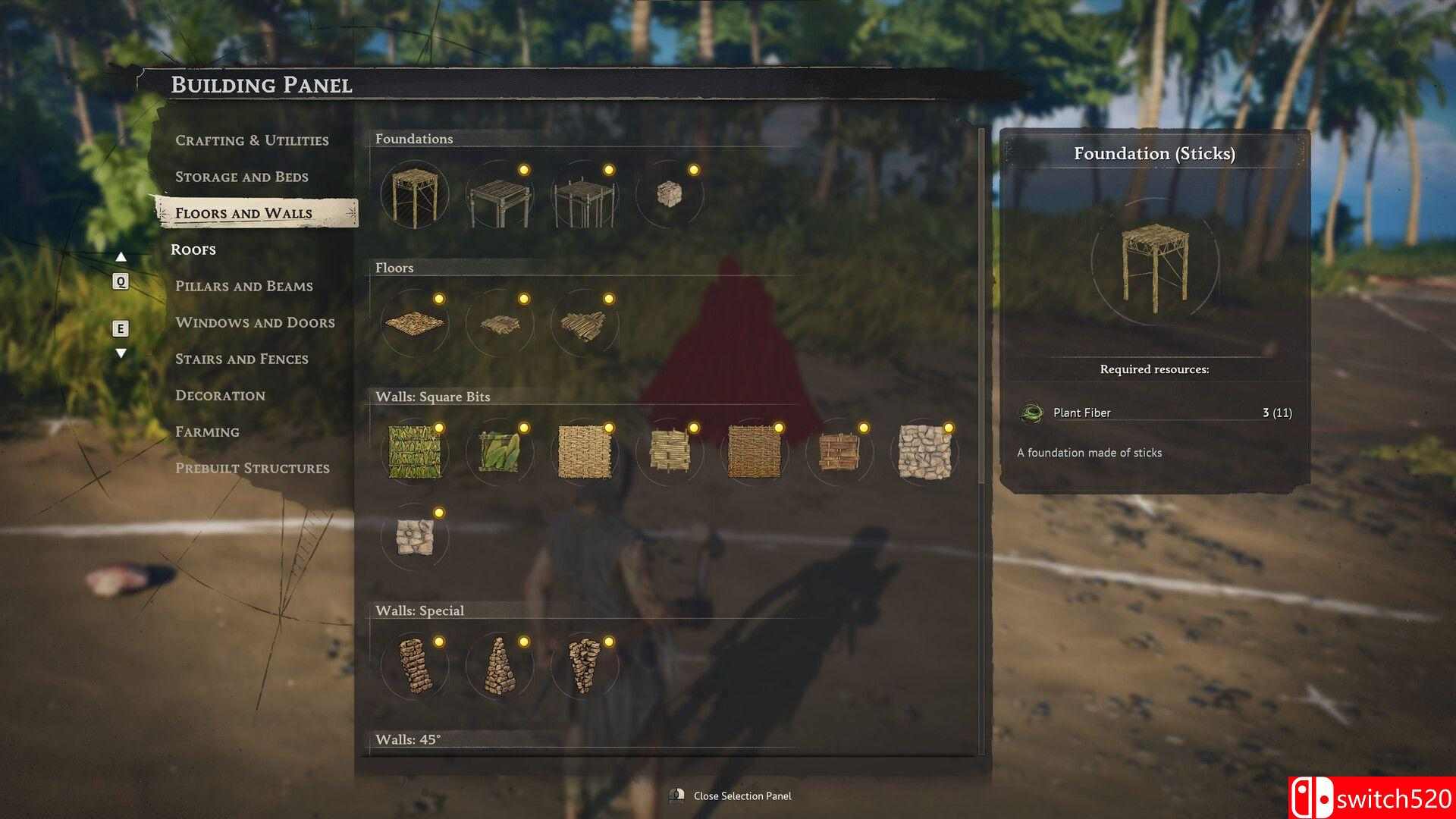Select the small white stone wall piece
Image resolution: width=1456 pixels, height=819 pixels.
click(414, 537)
